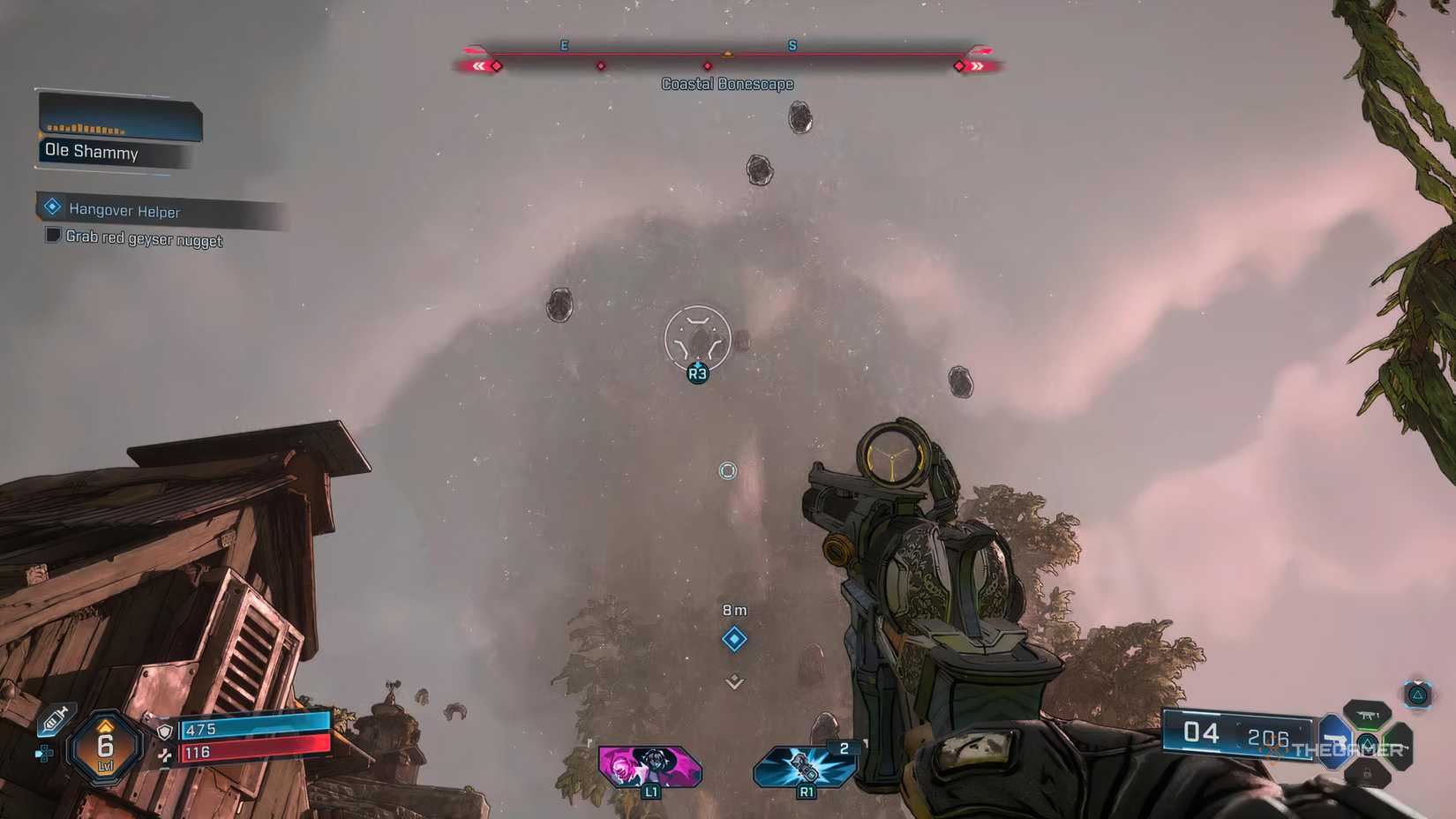Image resolution: width=1456 pixels, height=819 pixels.
Task: Select the Hangover Helper quest tracker
Action: pyautogui.click(x=124, y=210)
